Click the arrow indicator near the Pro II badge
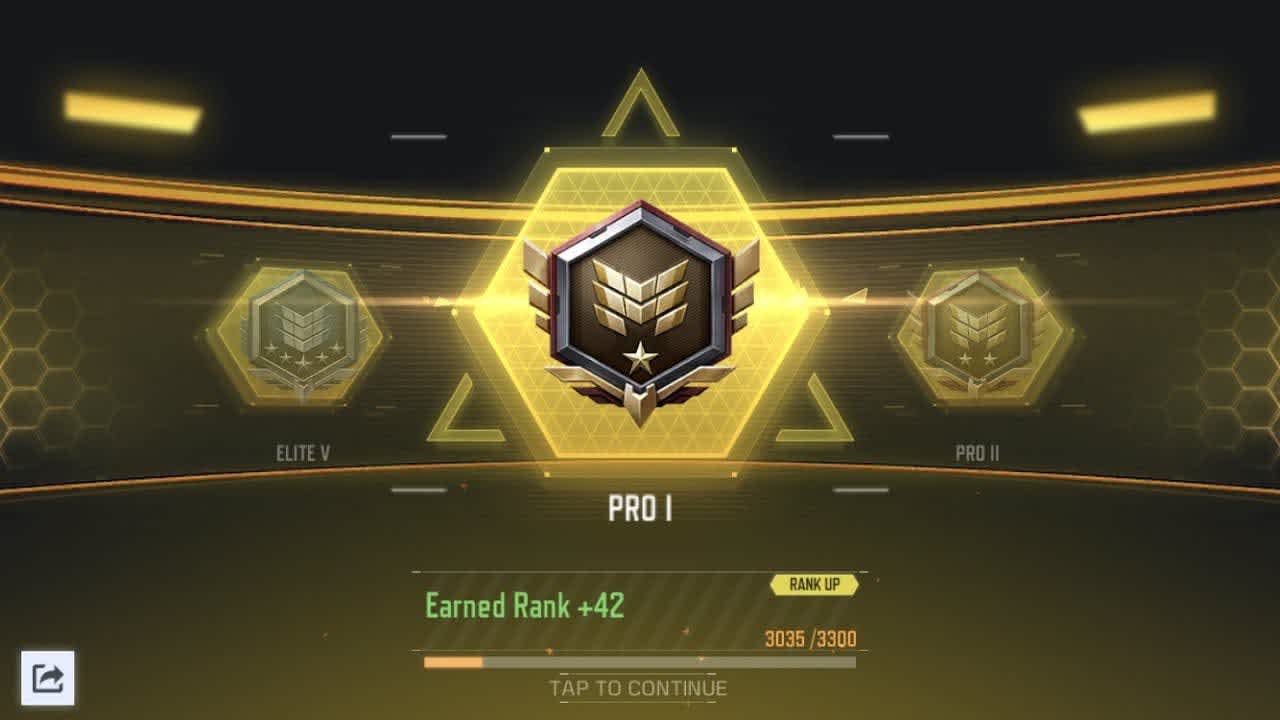This screenshot has height=720, width=1280. tap(855, 295)
